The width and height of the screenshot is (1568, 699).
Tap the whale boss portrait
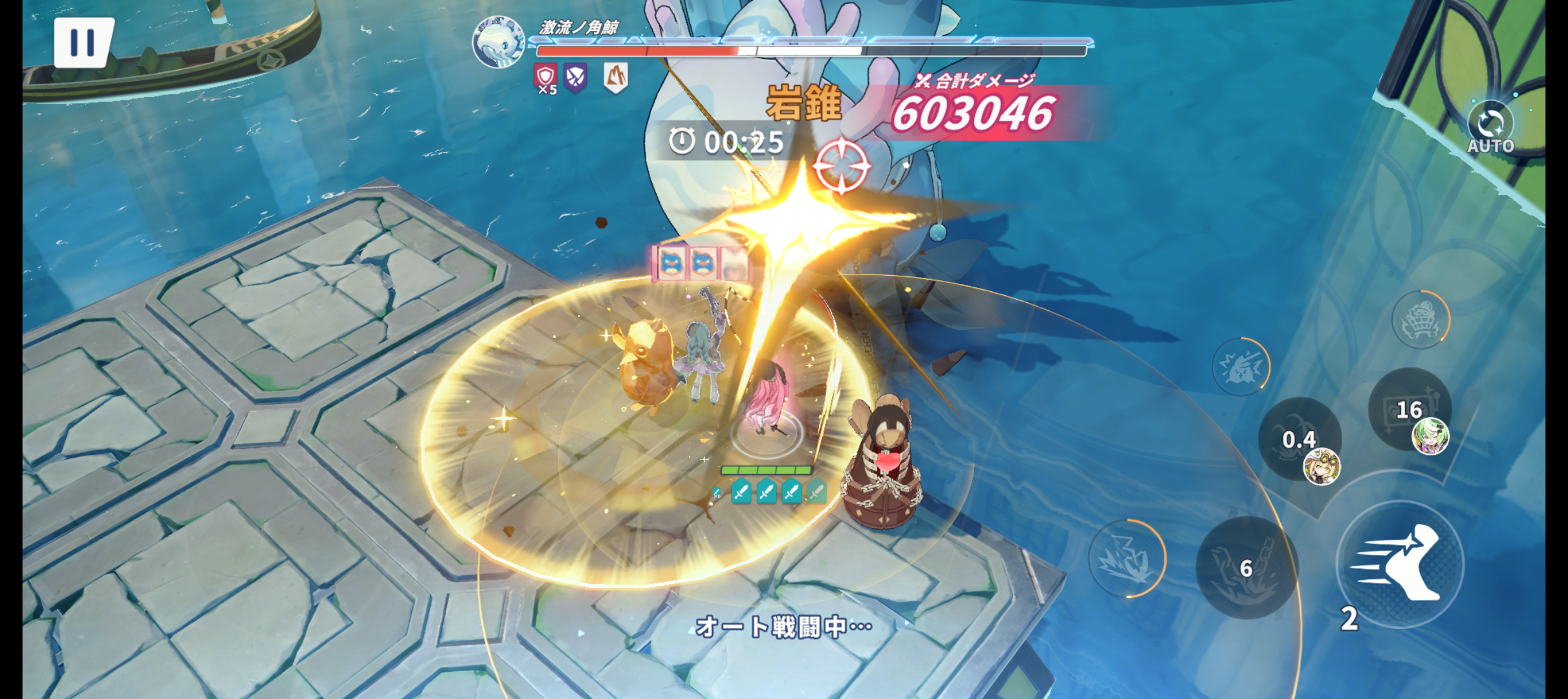pos(498,41)
